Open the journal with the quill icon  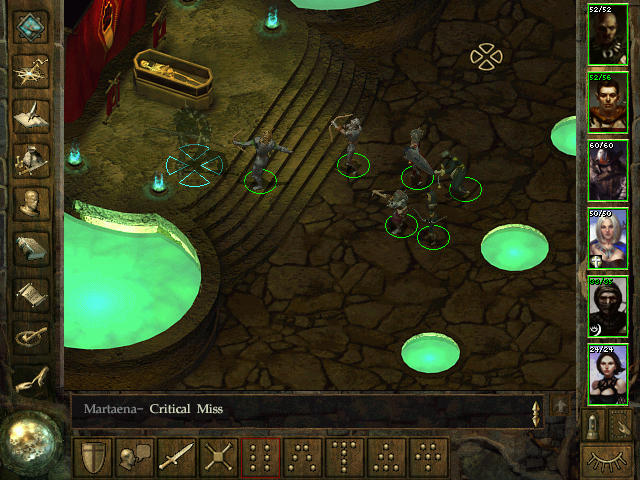(31, 114)
